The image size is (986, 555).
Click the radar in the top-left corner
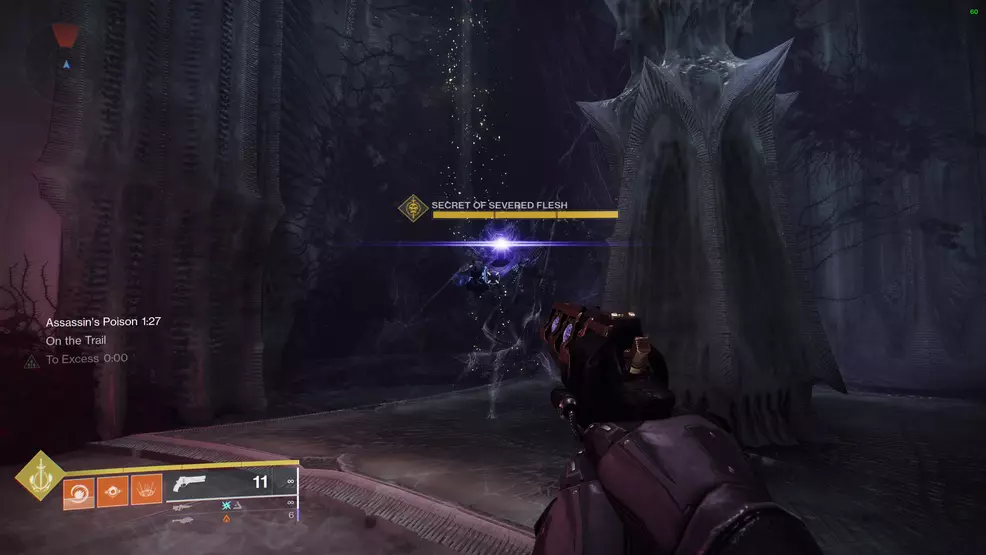pyautogui.click(x=67, y=53)
